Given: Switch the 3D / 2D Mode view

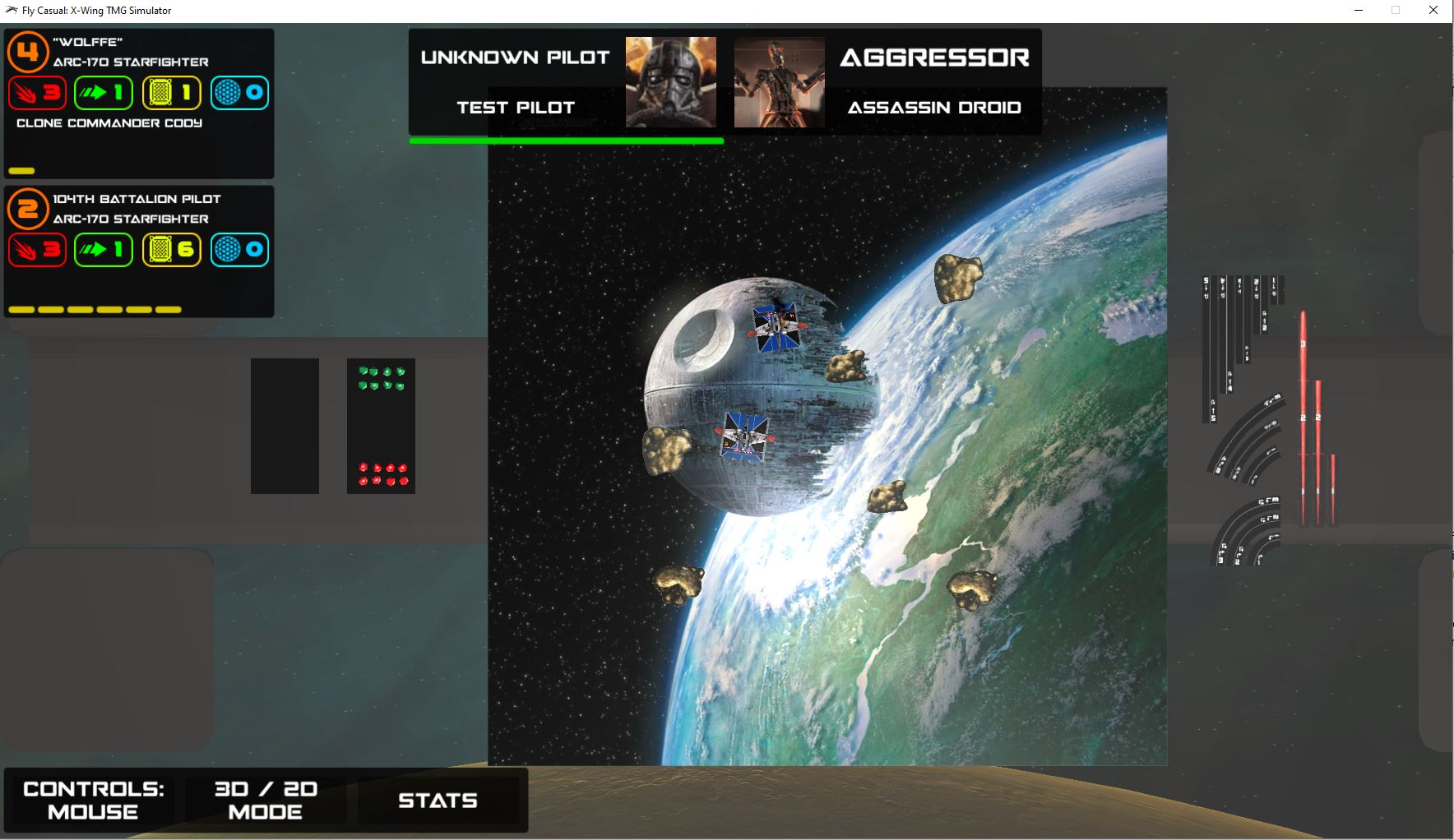Looking at the screenshot, I should (x=266, y=800).
